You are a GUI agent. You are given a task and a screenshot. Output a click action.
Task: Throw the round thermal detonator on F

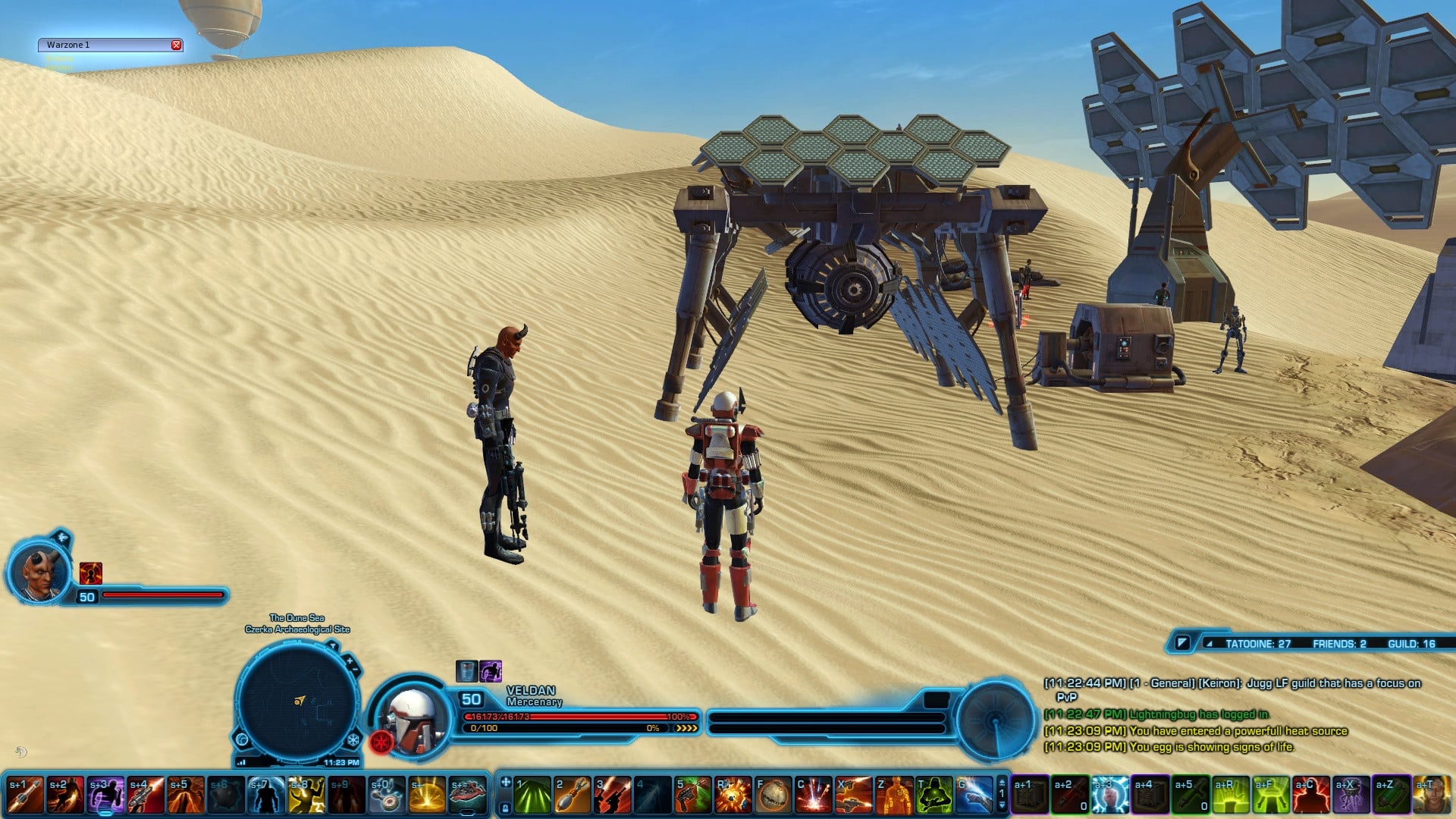pyautogui.click(x=773, y=795)
